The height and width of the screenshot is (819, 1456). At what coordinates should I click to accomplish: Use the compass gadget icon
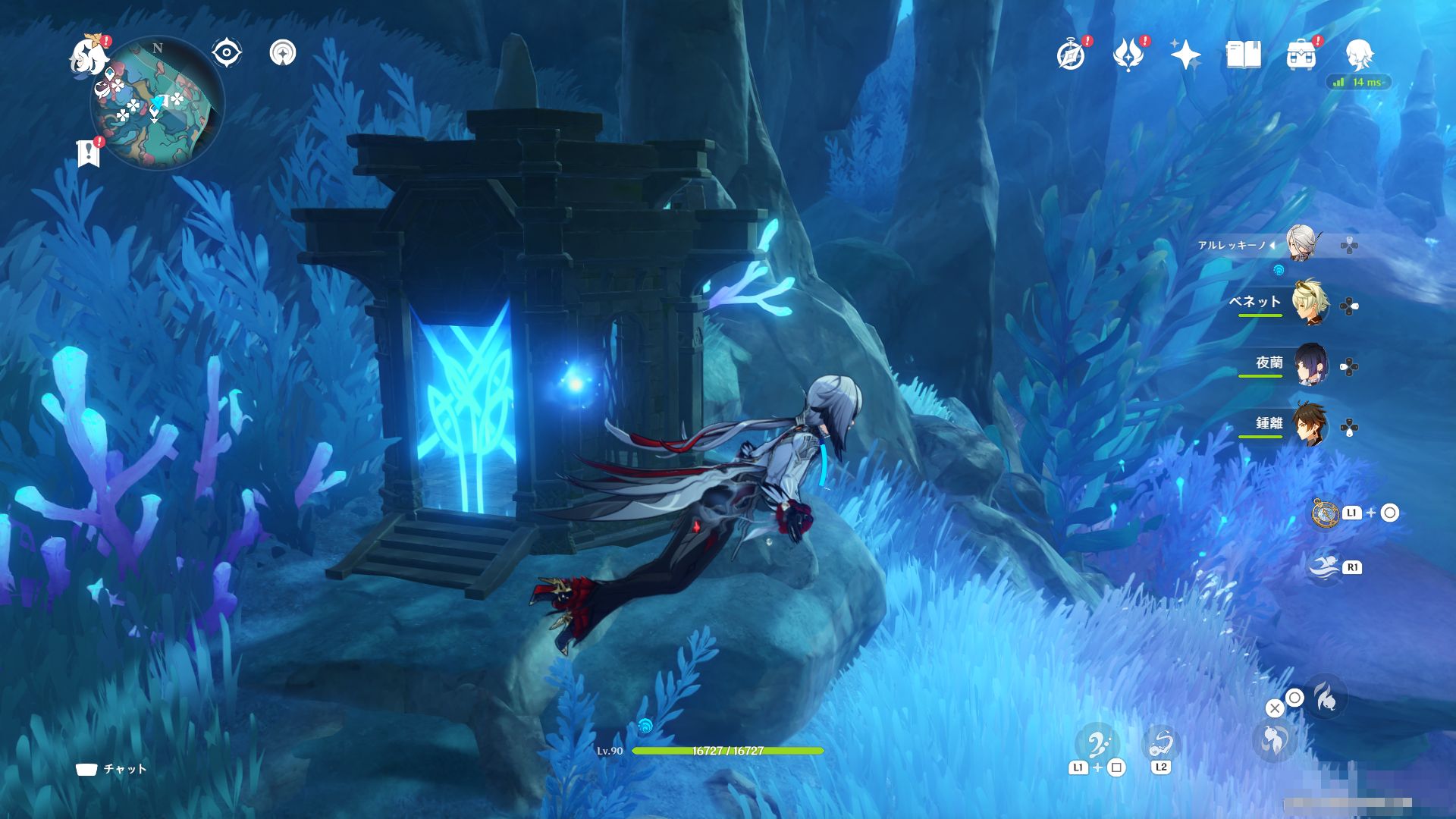(1326, 513)
